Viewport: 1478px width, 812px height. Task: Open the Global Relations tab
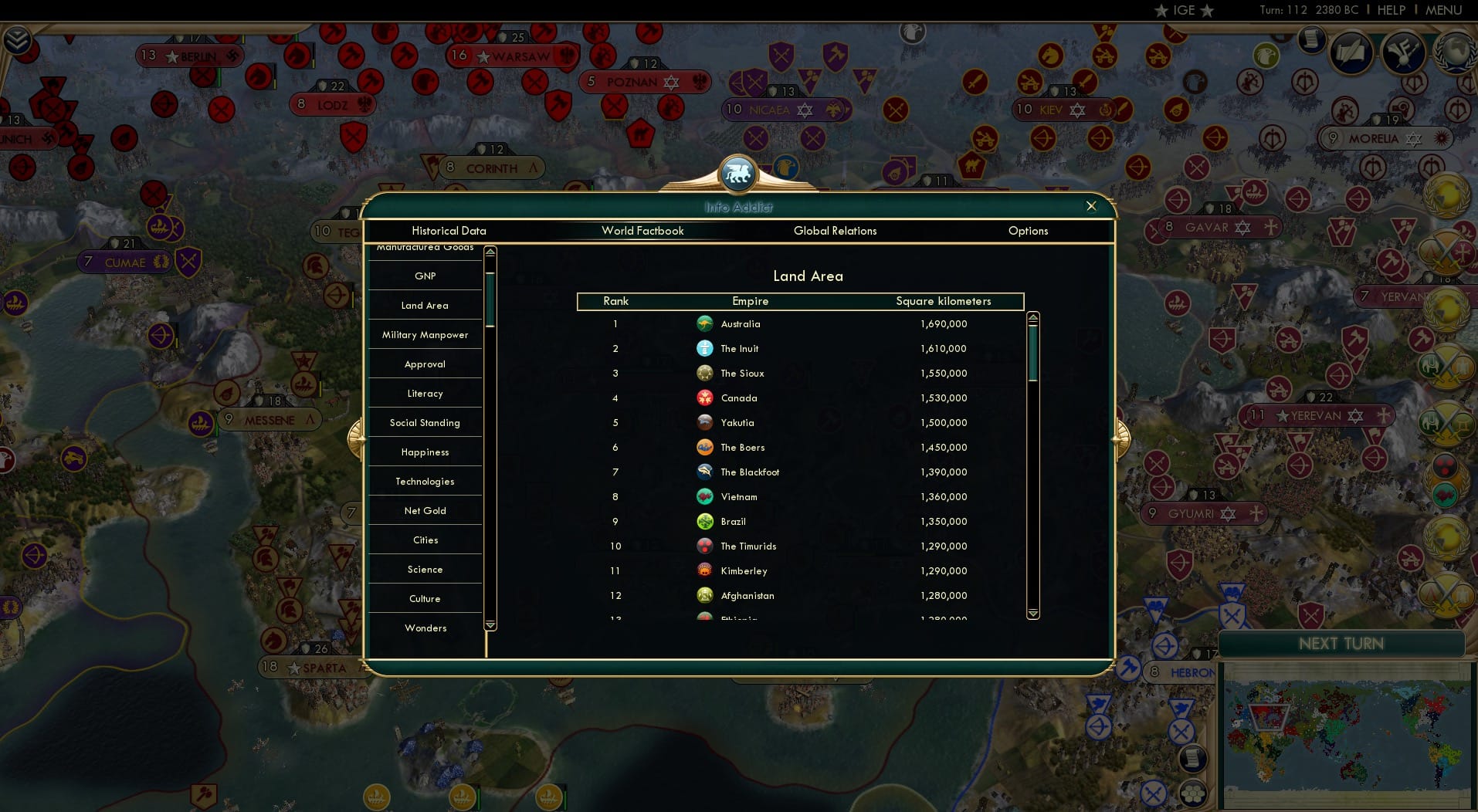click(x=835, y=231)
